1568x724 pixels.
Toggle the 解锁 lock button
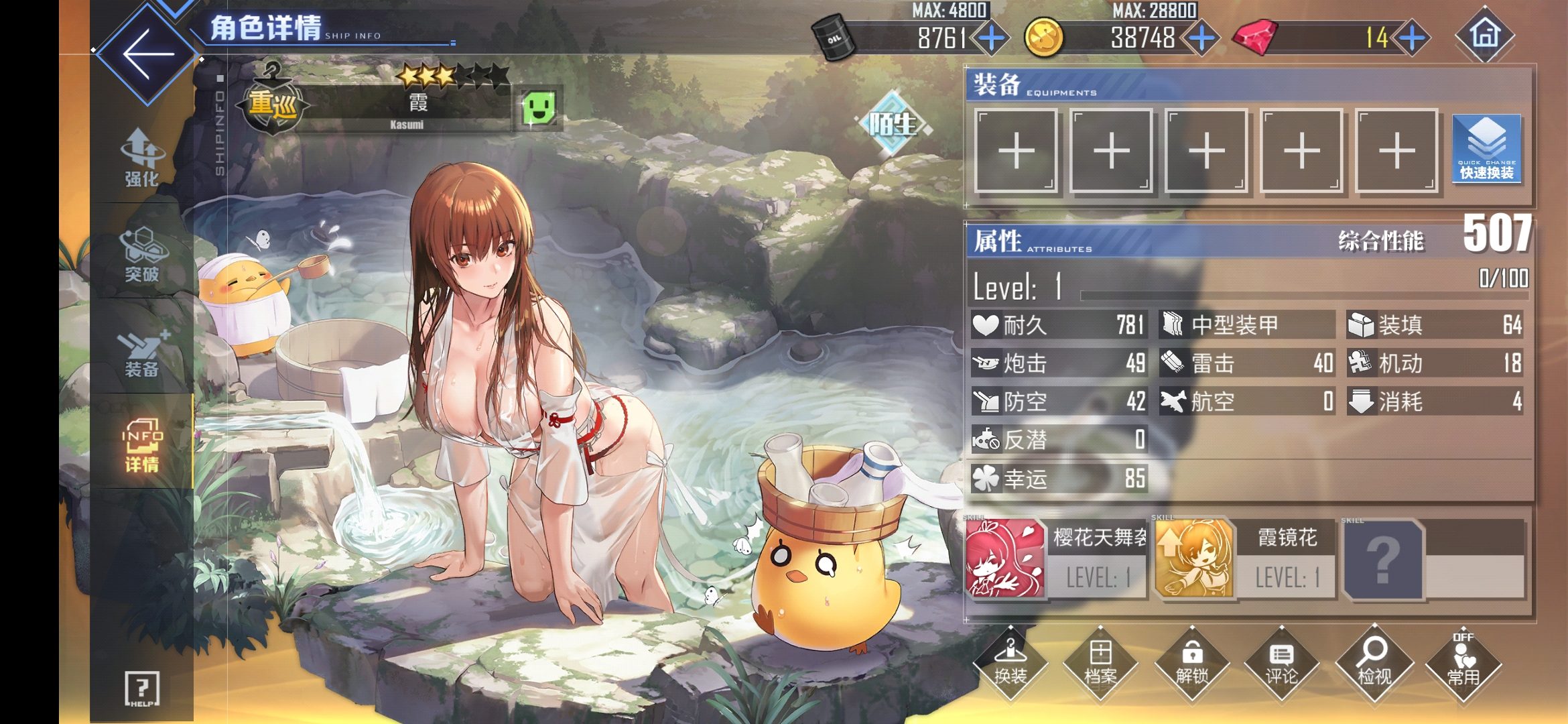[x=1191, y=663]
